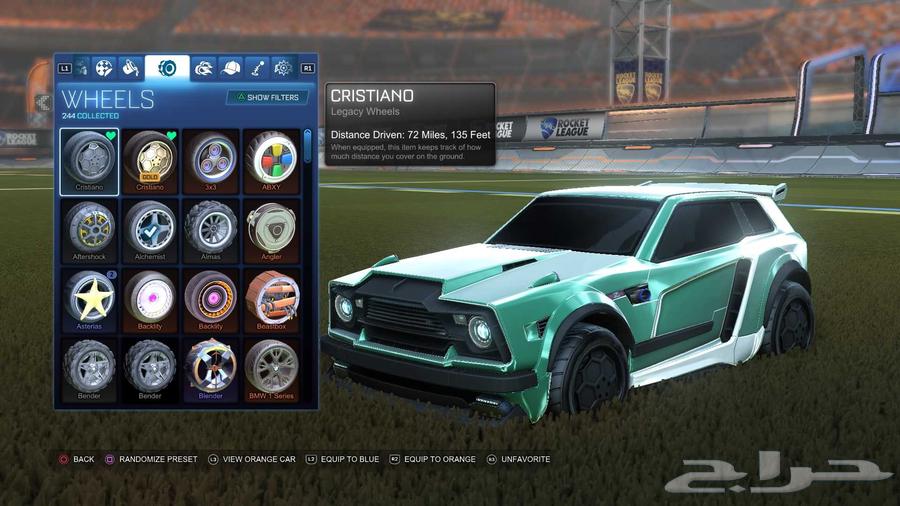The height and width of the screenshot is (506, 900).
Task: Select the Angler wheels
Action: [x=271, y=229]
